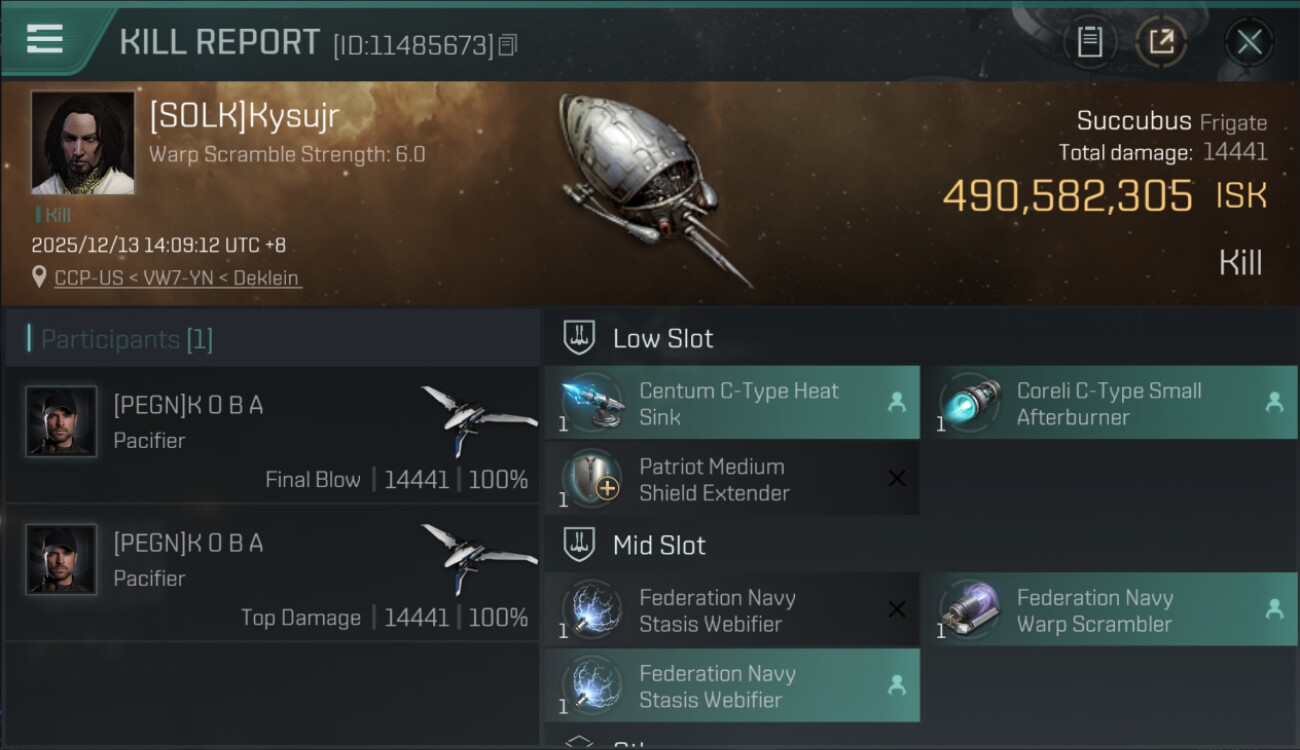
Task: Select the Federation Navy Warp Scrambler module icon
Action: (968, 610)
